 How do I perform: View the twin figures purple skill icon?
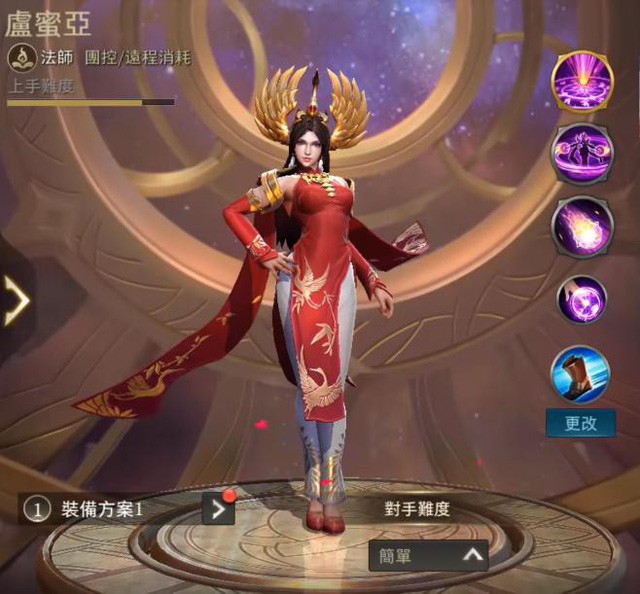click(x=582, y=152)
